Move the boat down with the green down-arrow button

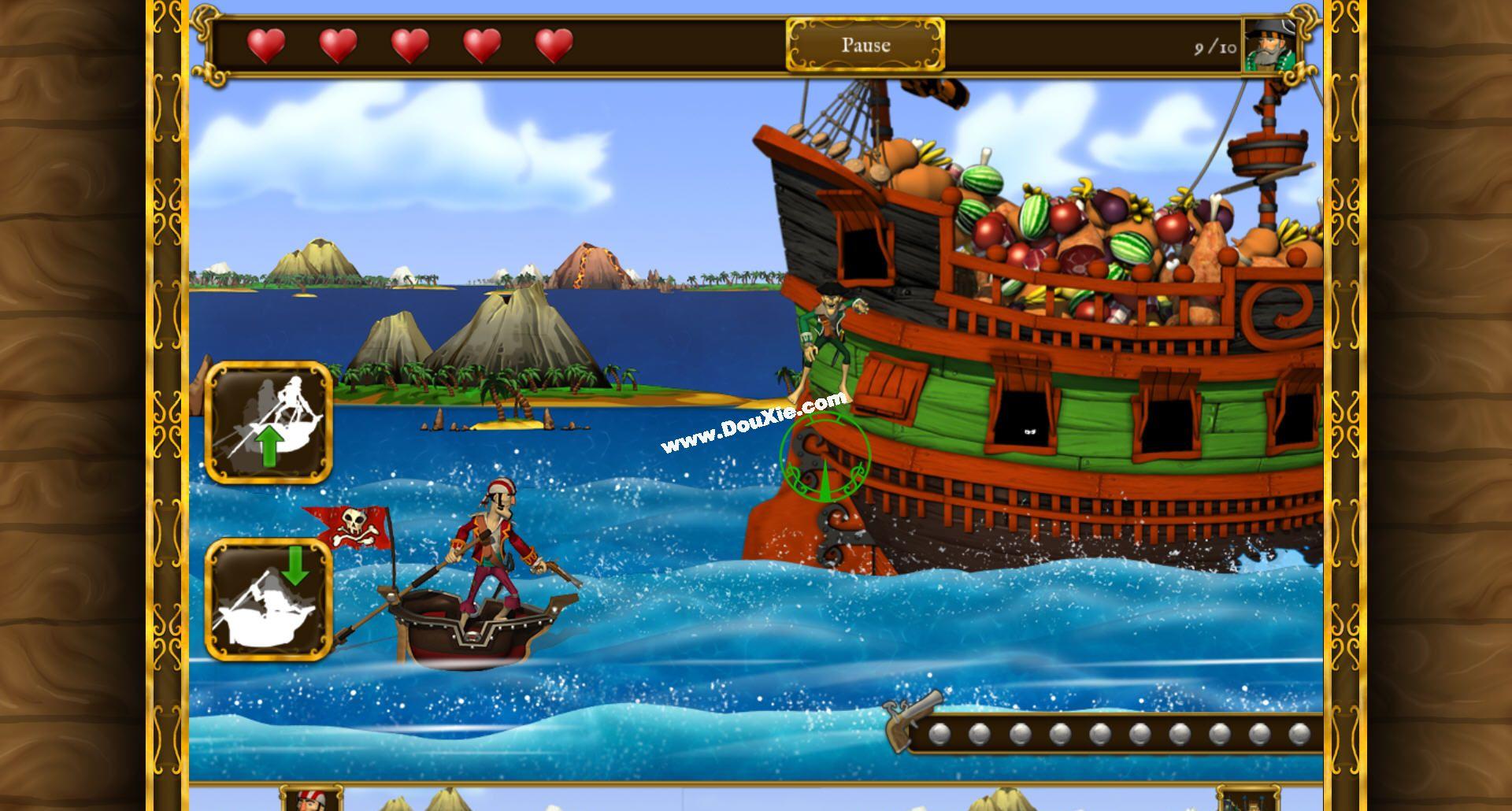(269, 599)
